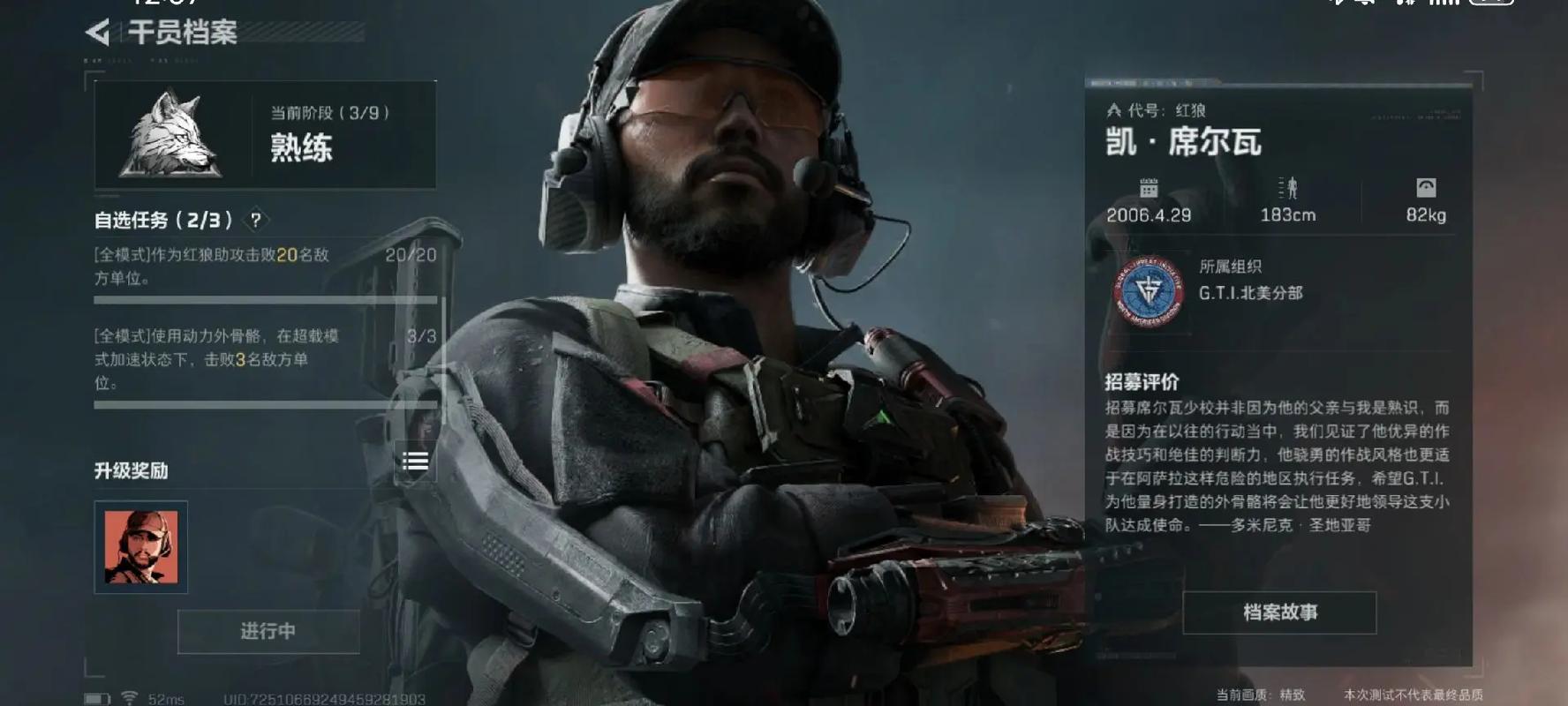Click the list icon next to 升级奖励

(416, 460)
